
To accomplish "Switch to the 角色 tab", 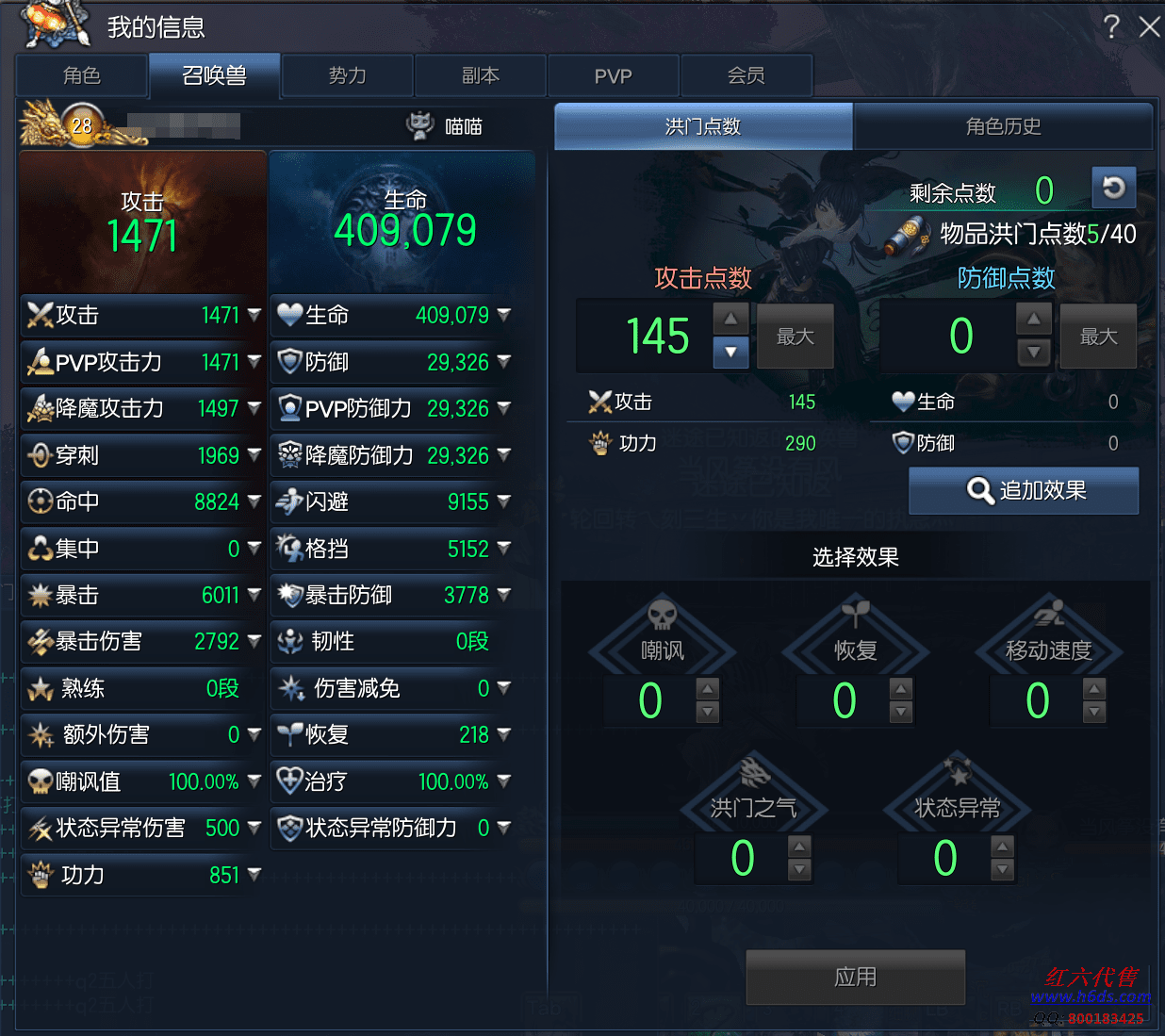I will [x=82, y=75].
